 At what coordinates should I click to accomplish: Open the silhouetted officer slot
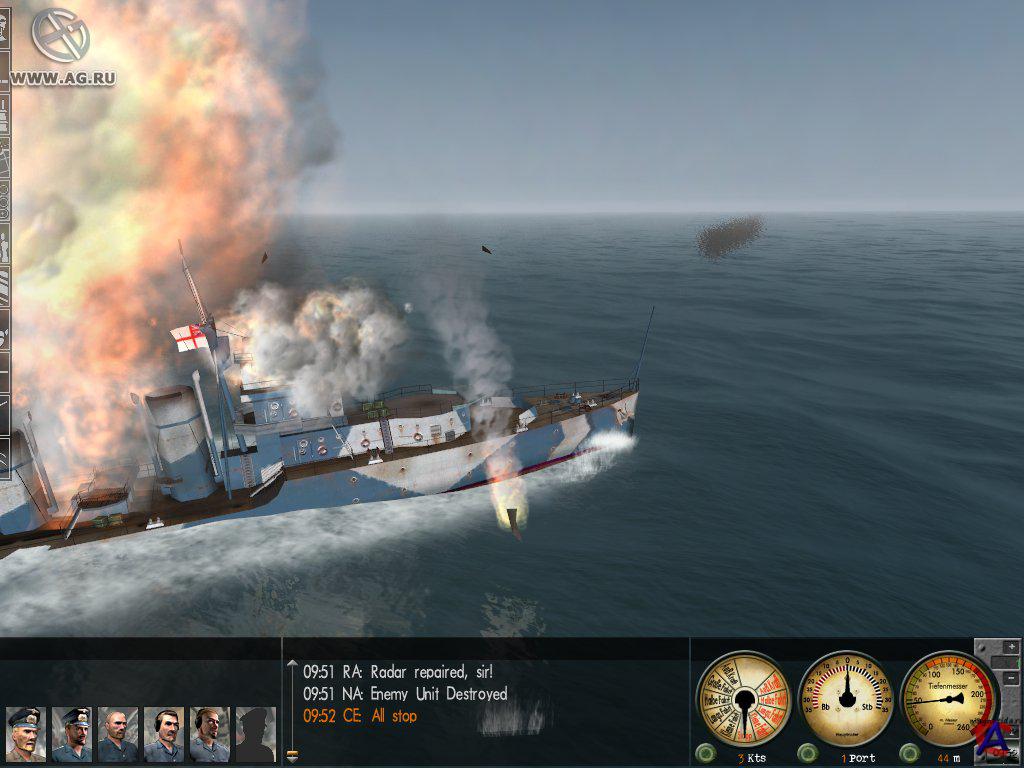255,734
